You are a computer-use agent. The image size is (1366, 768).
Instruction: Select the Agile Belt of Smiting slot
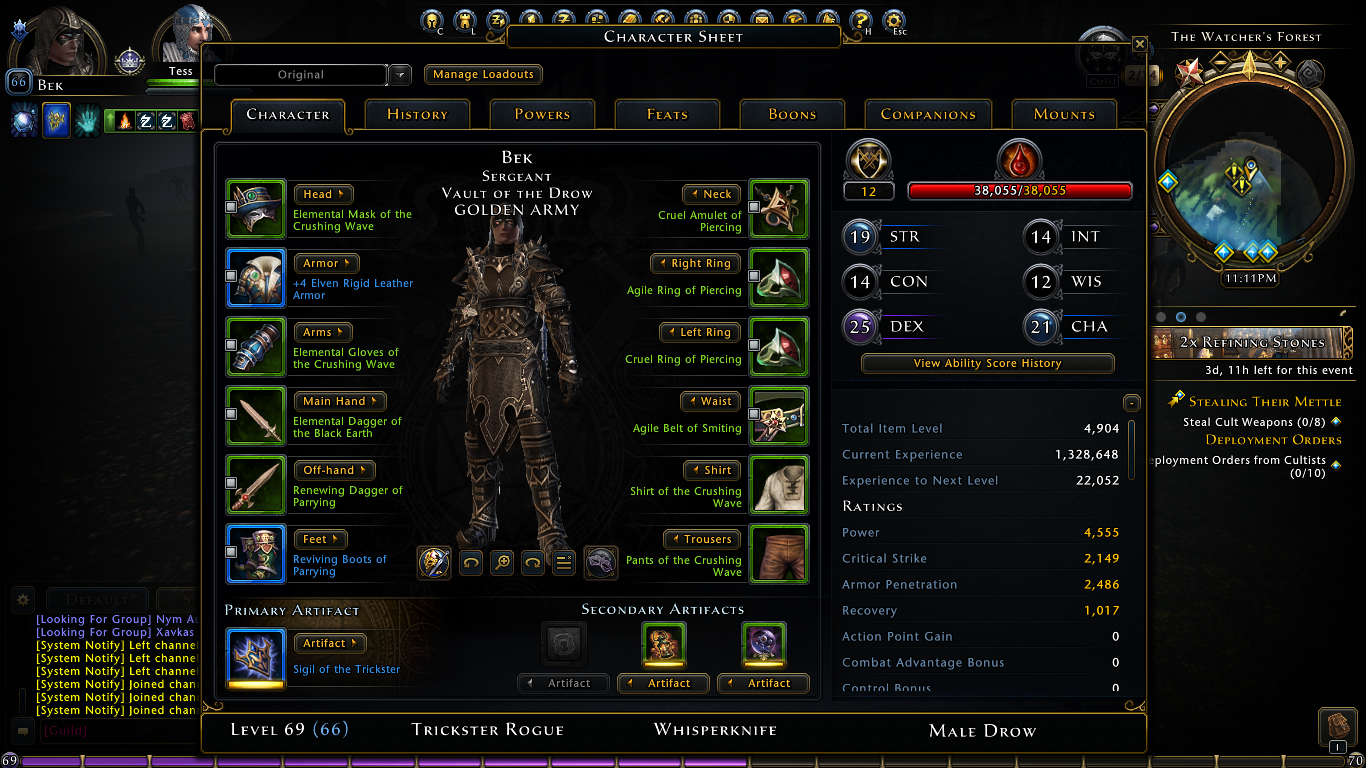(778, 415)
